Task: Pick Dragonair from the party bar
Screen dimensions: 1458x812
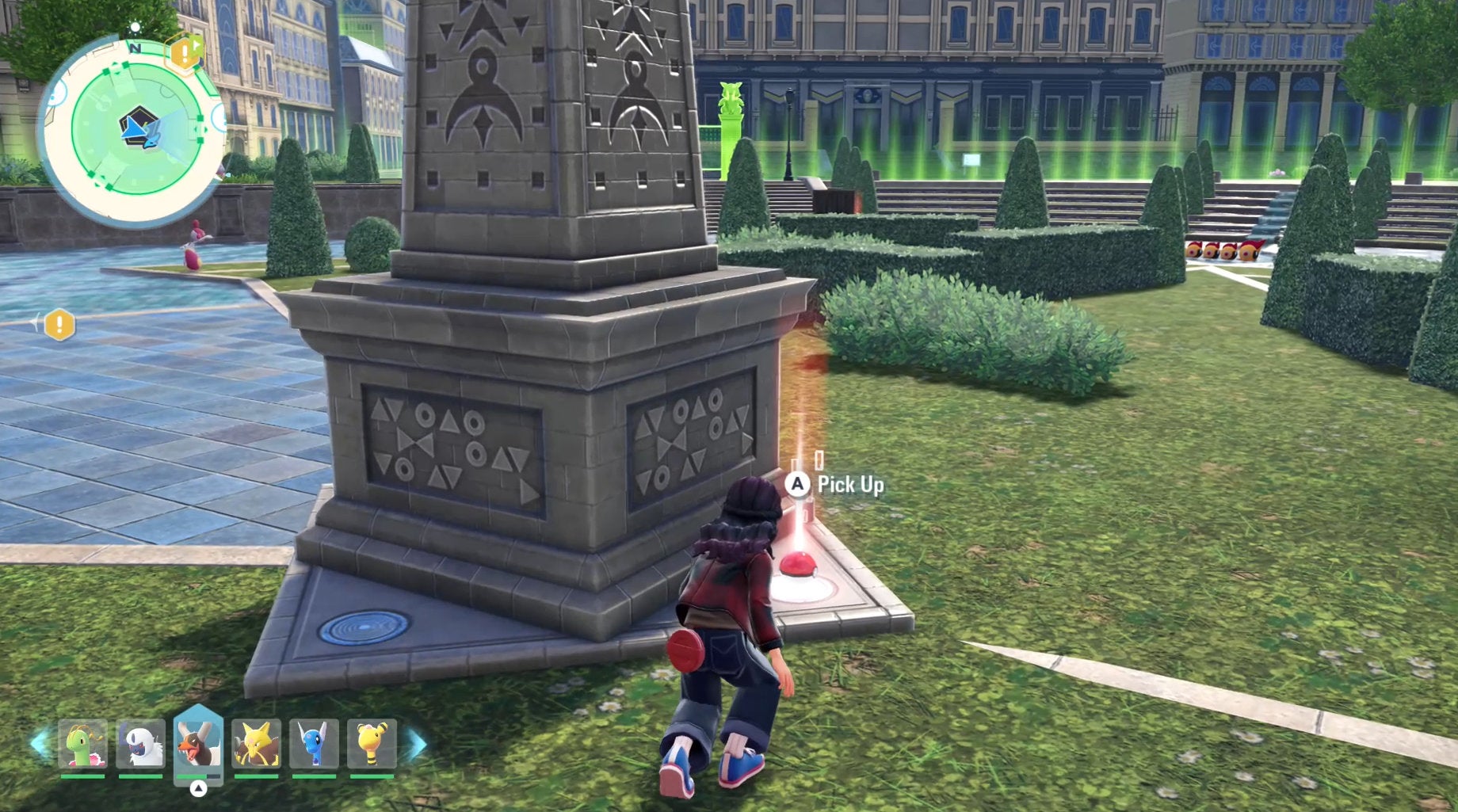Action: [314, 744]
